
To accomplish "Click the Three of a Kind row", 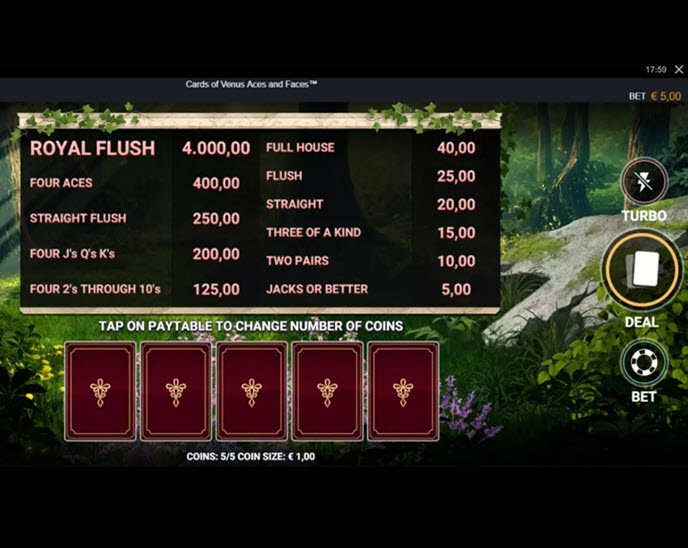I will [x=370, y=232].
